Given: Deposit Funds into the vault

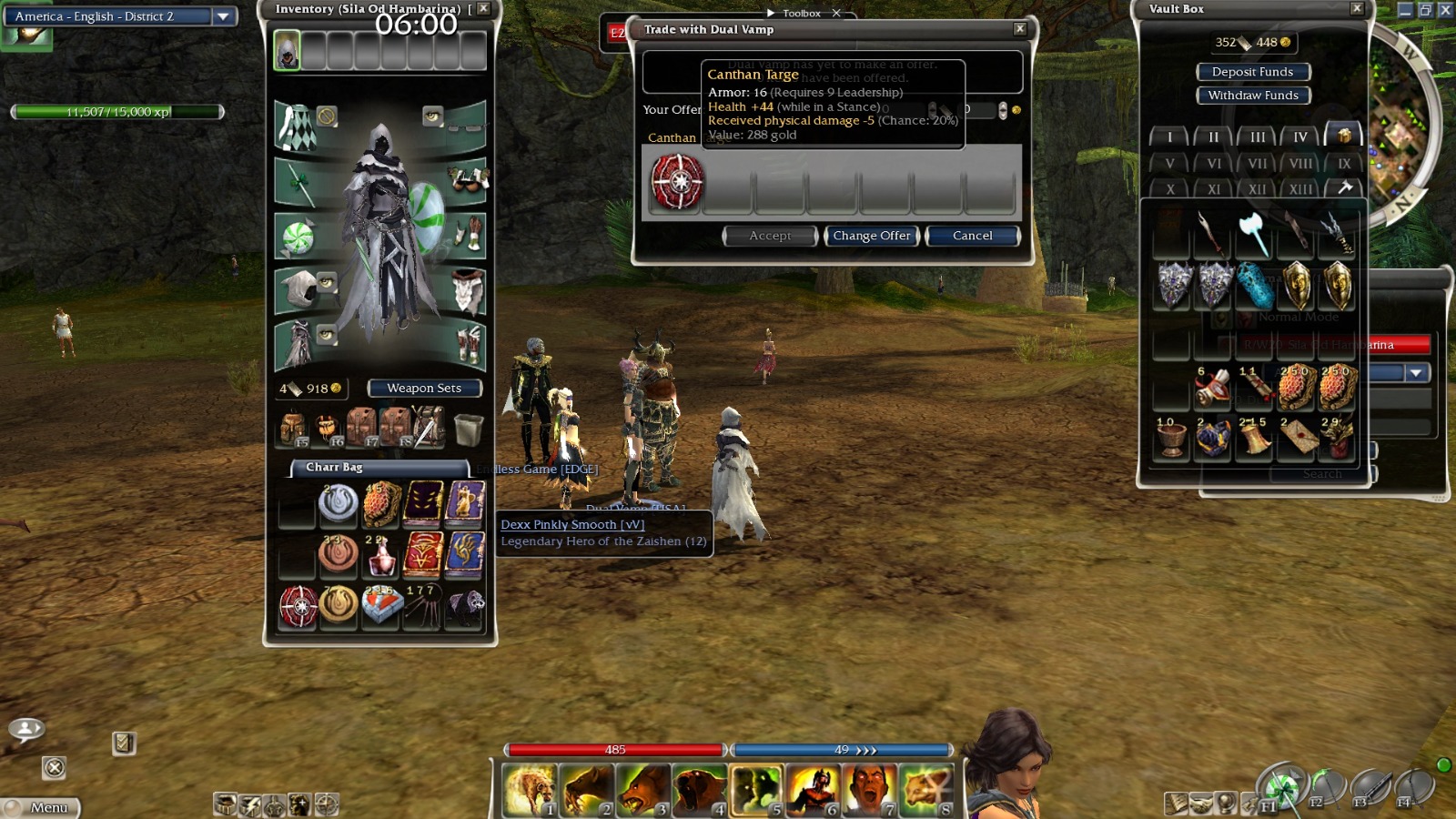Looking at the screenshot, I should click(x=1252, y=72).
